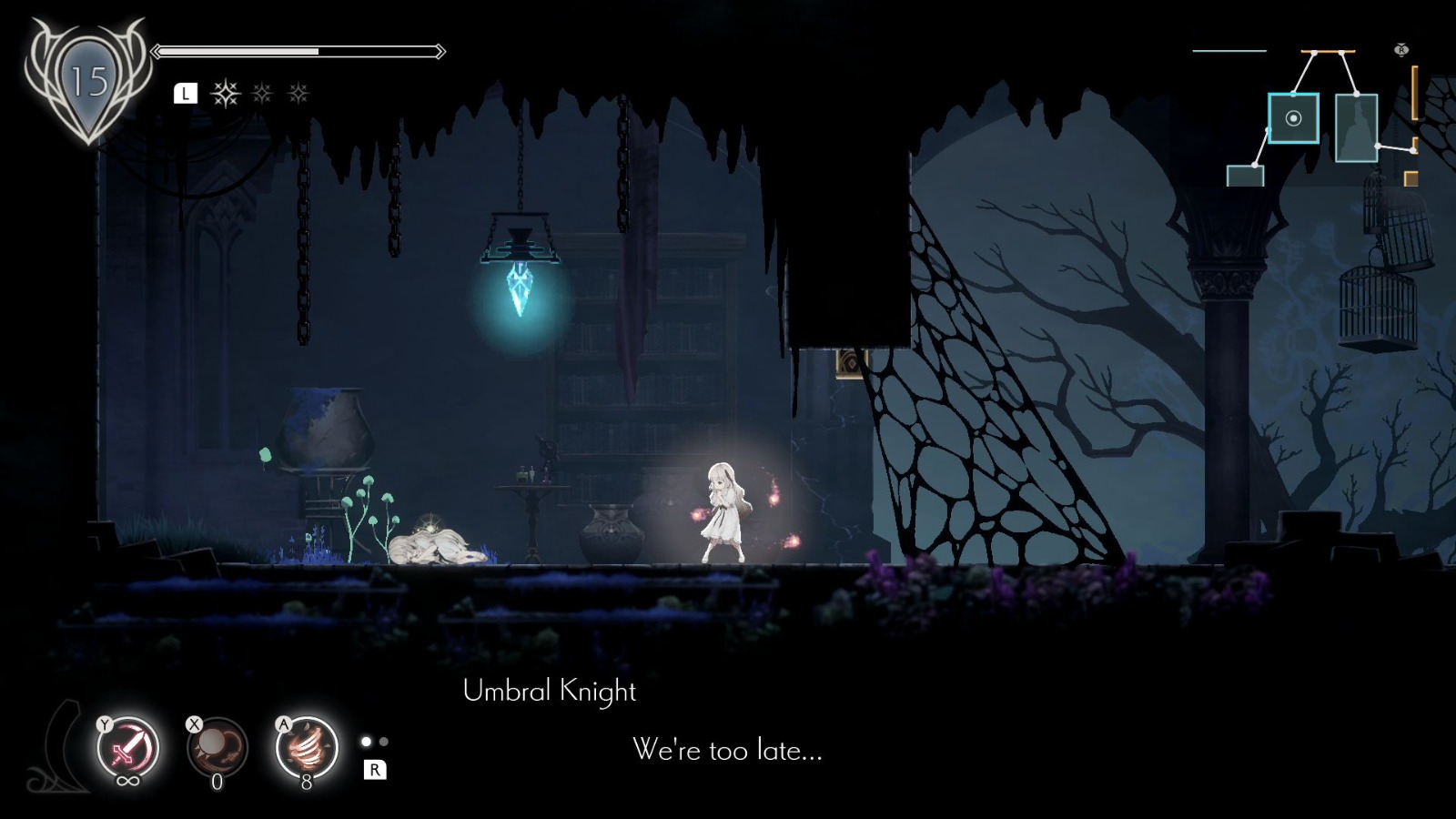Click the Umbral Knight name text
This screenshot has width=1456, height=819.
click(551, 692)
